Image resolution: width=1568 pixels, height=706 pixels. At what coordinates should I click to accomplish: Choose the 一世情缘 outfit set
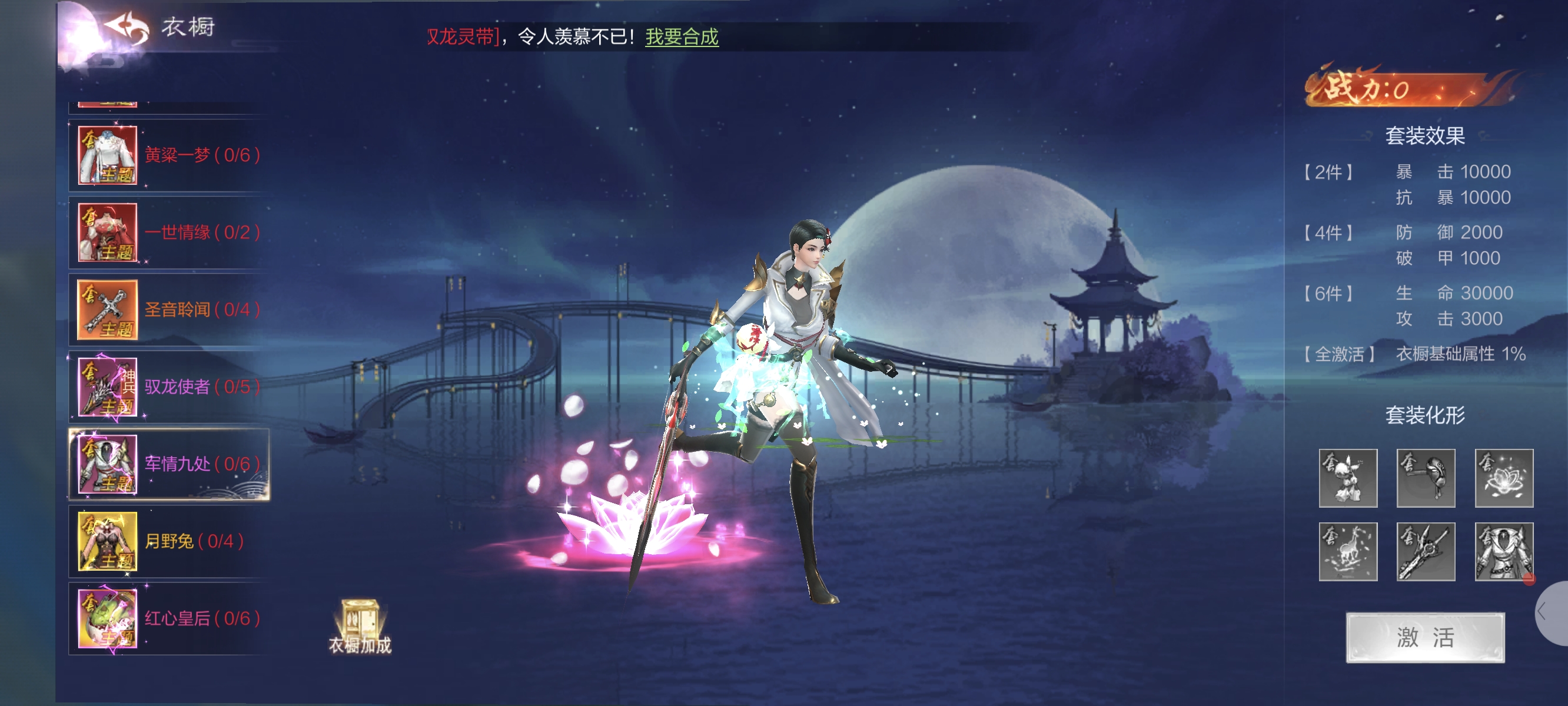pos(168,232)
